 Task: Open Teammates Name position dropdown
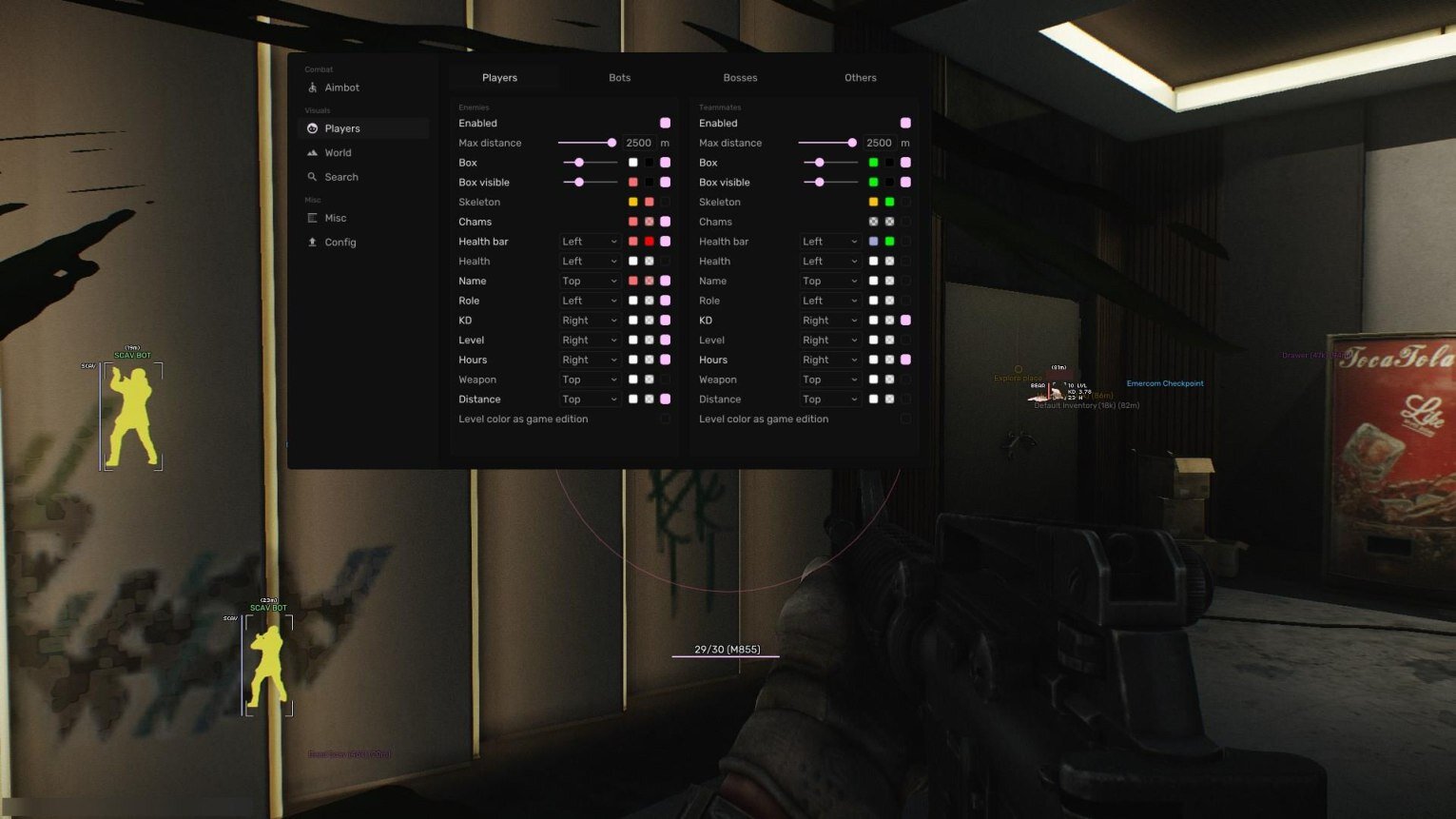[x=829, y=282]
